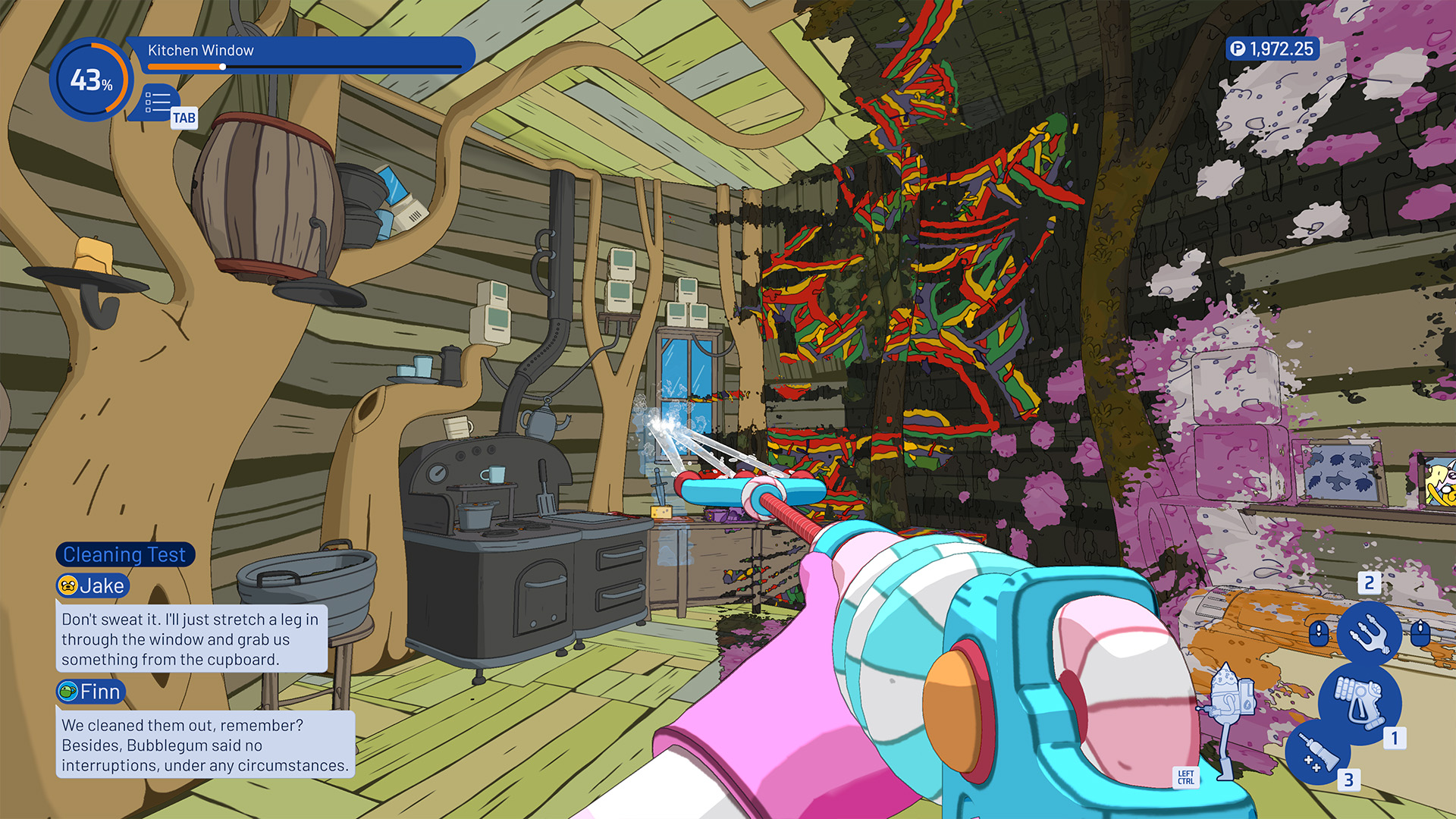Click the Cleaning Test job label
This screenshot has width=1456, height=819.
pos(125,554)
